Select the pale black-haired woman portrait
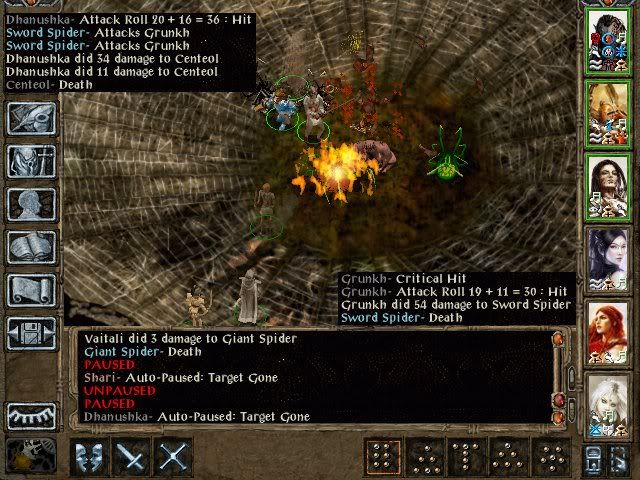Image resolution: width=640 pixels, height=480 pixels. click(607, 257)
